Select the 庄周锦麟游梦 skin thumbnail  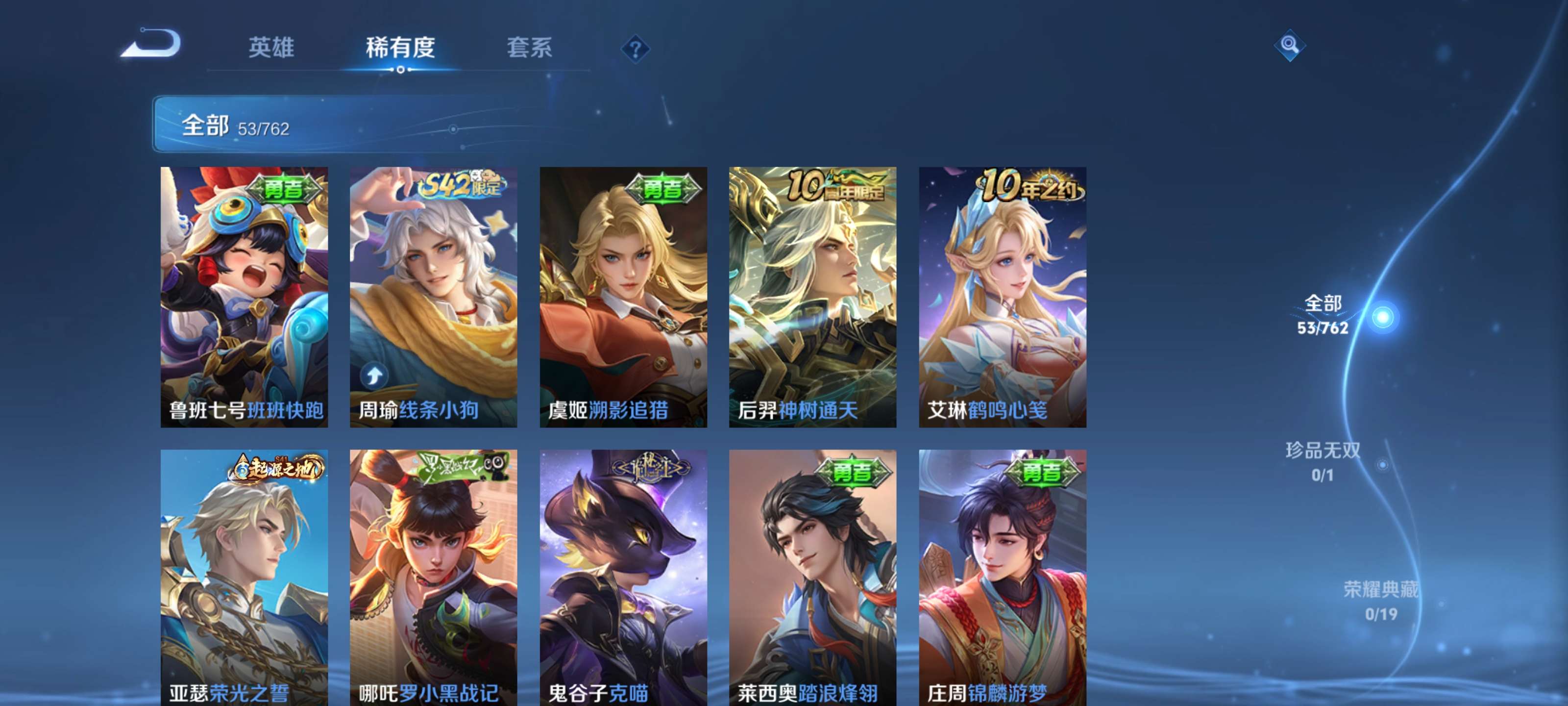[1003, 573]
